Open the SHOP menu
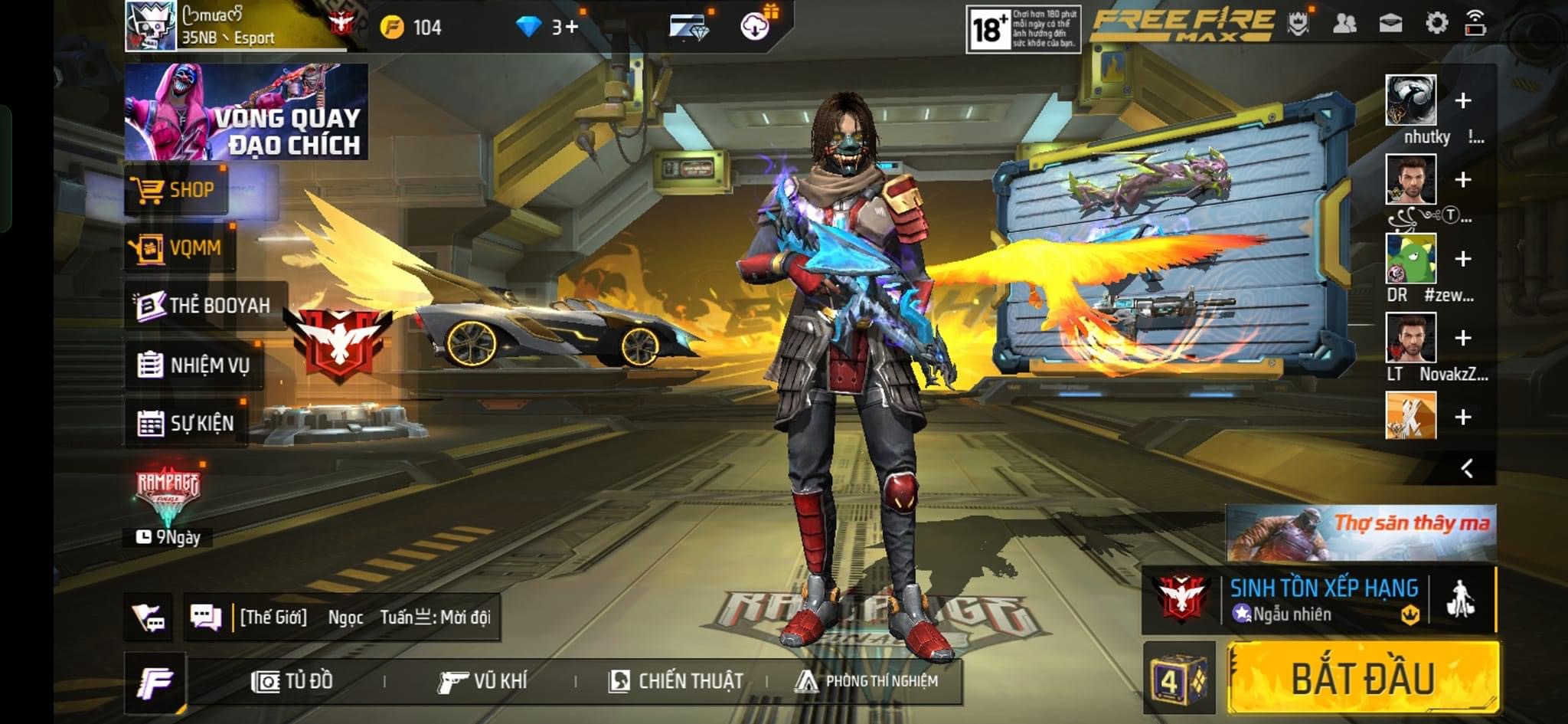 (x=177, y=189)
